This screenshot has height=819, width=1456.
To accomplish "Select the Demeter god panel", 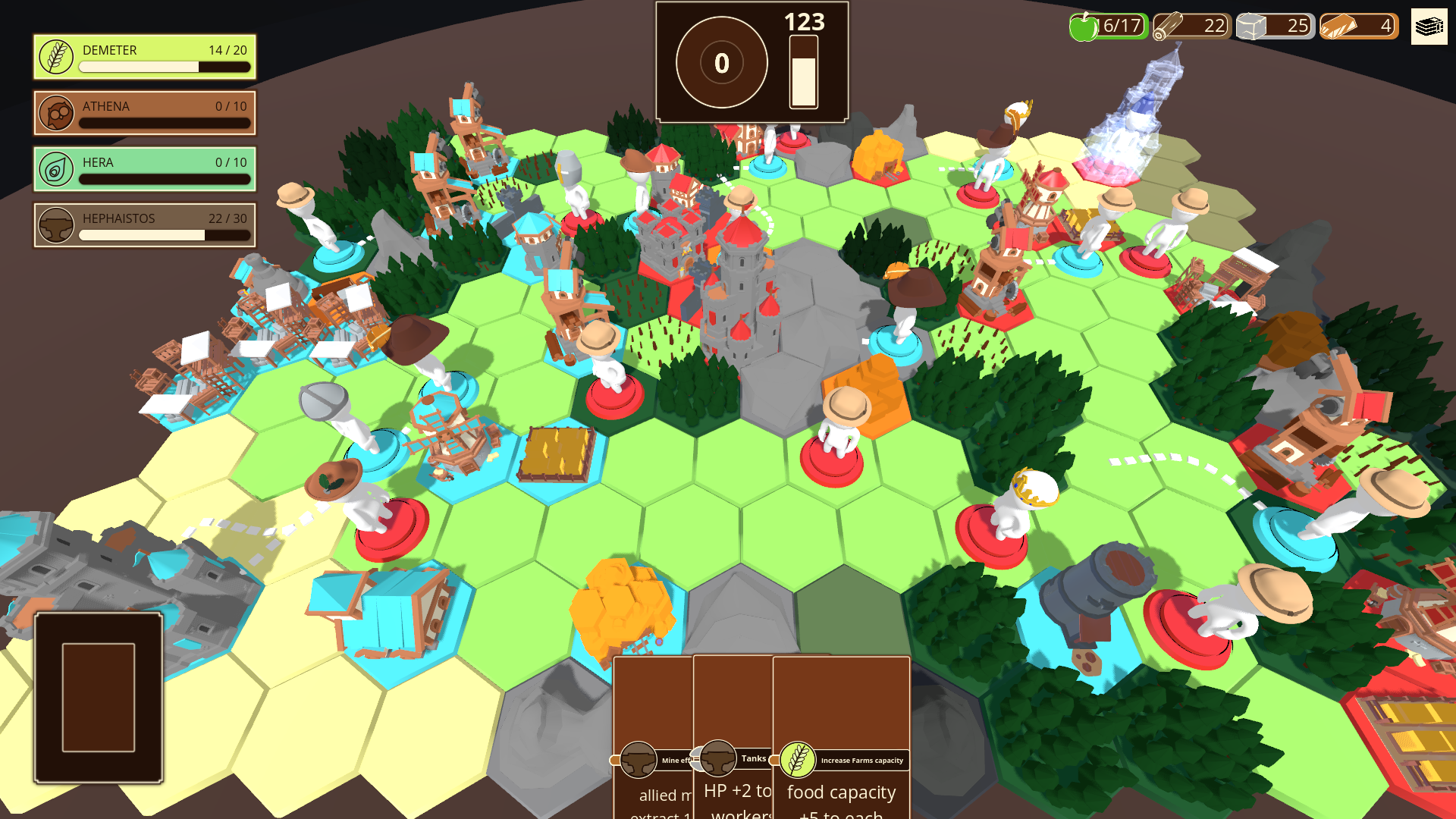I will pos(145,57).
